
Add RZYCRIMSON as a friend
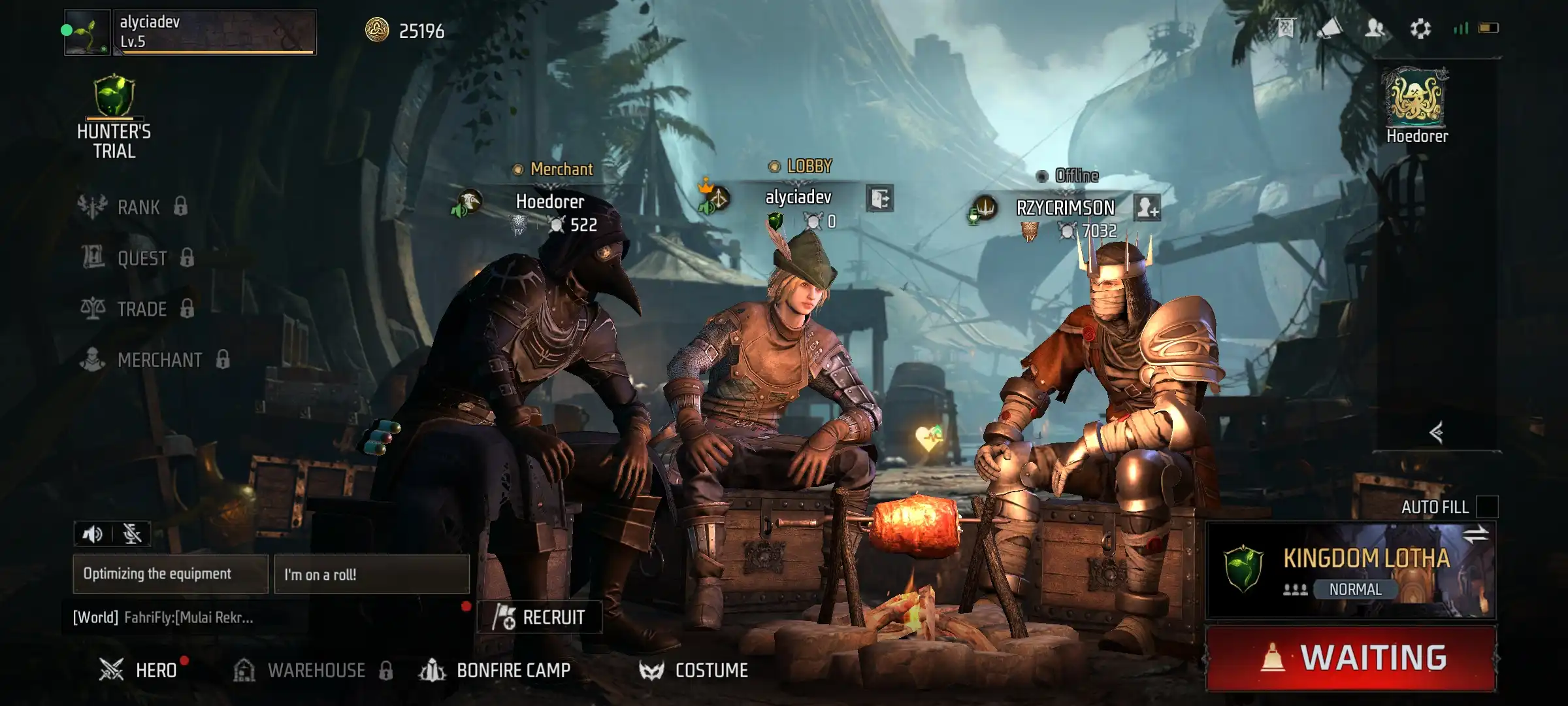[1147, 208]
